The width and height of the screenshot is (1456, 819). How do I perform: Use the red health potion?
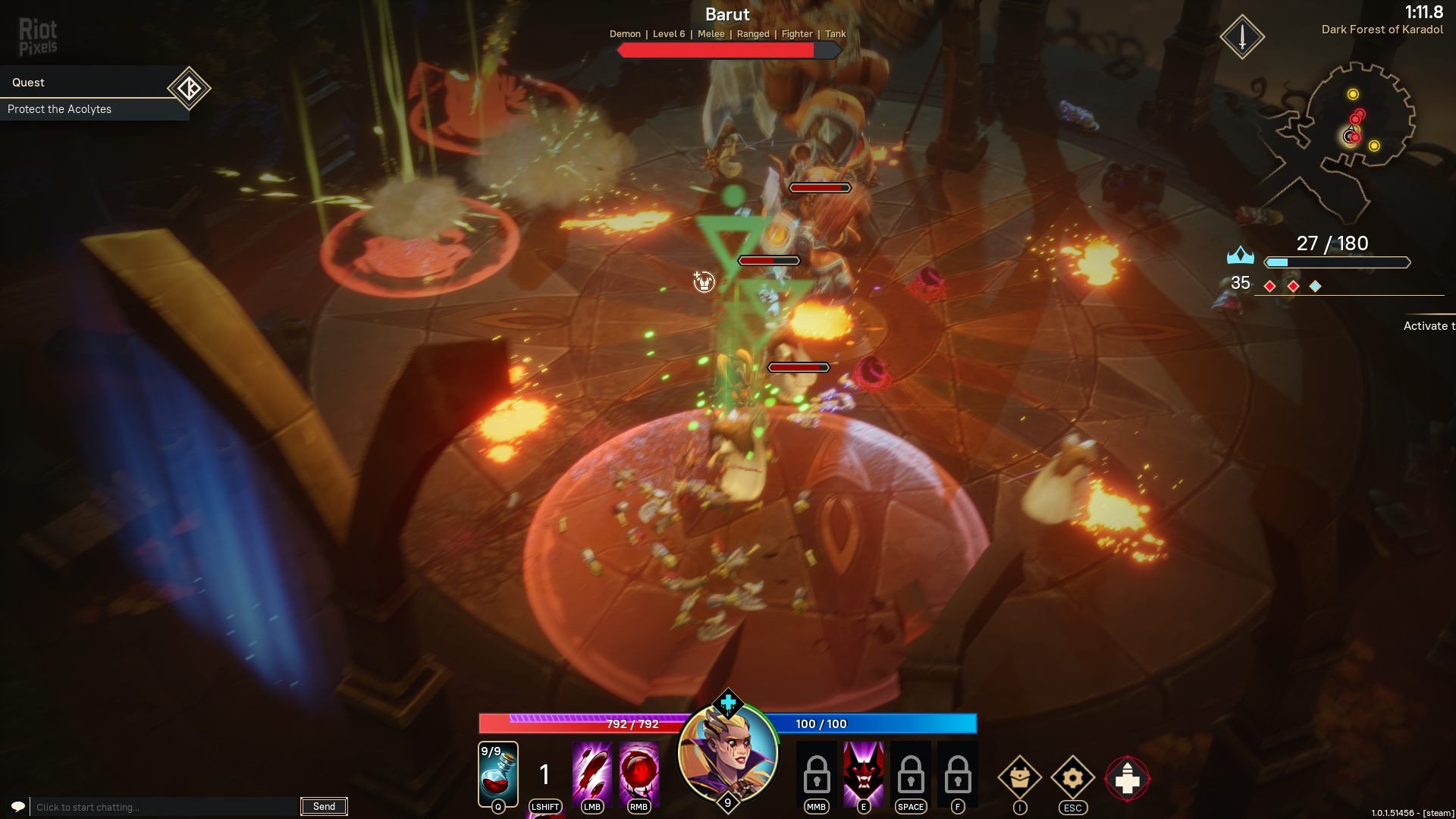[498, 773]
